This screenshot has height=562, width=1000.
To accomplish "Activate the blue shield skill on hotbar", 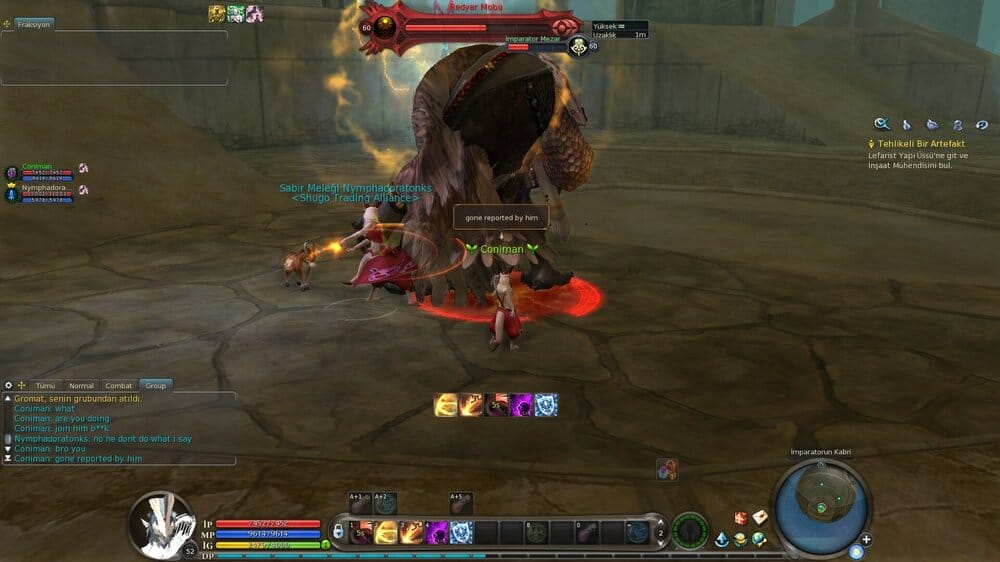I will click(x=461, y=533).
